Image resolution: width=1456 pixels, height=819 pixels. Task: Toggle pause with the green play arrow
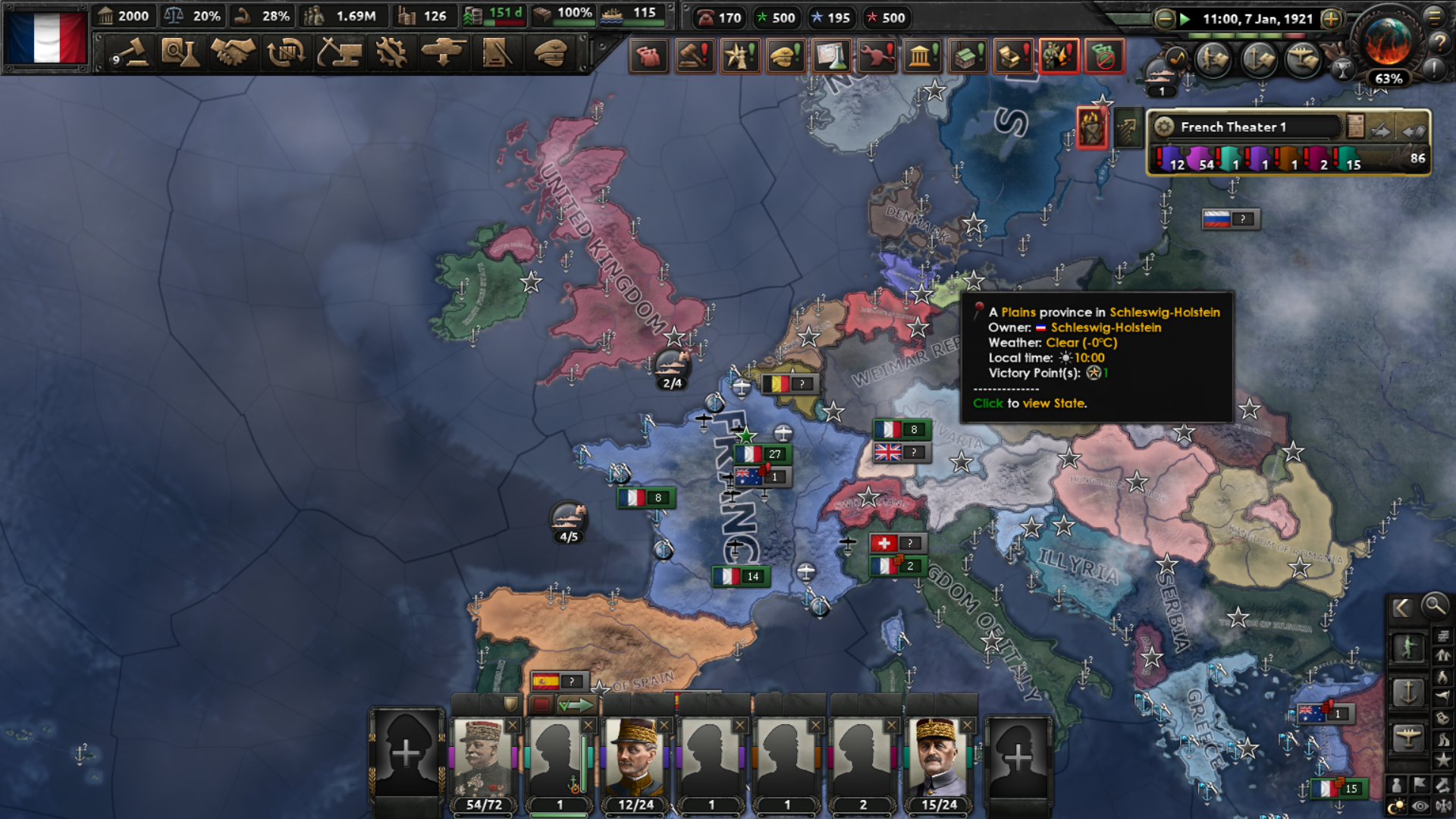click(x=1185, y=19)
